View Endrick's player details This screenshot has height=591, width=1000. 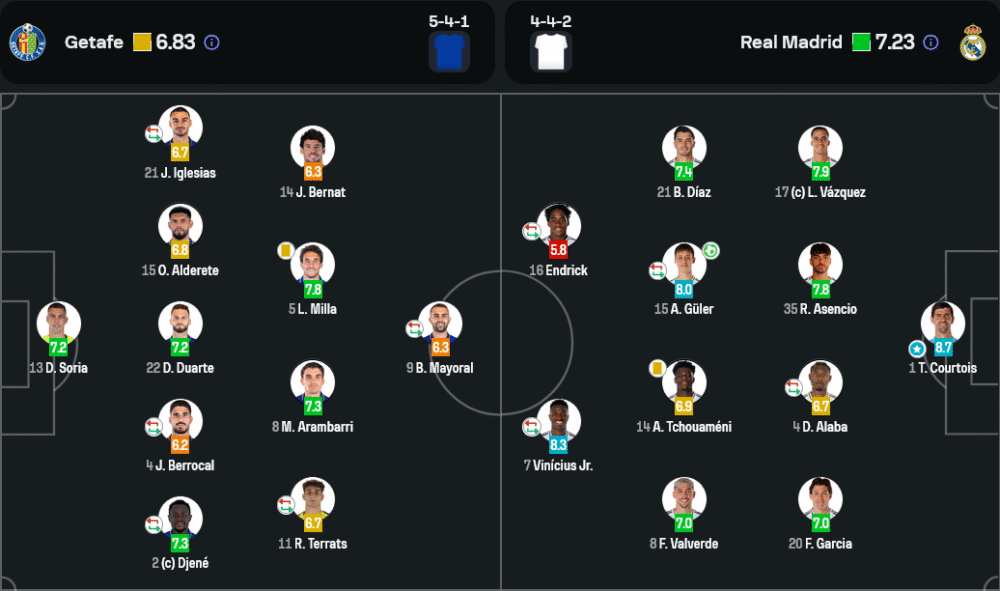558,227
